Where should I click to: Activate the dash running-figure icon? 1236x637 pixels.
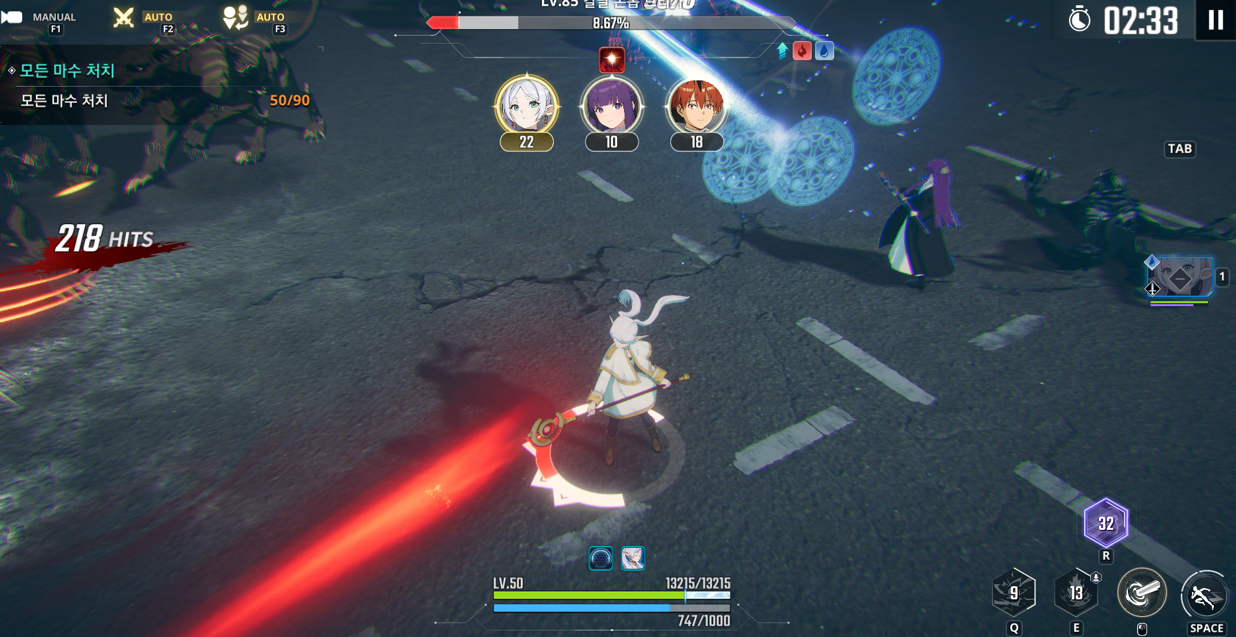(1204, 596)
